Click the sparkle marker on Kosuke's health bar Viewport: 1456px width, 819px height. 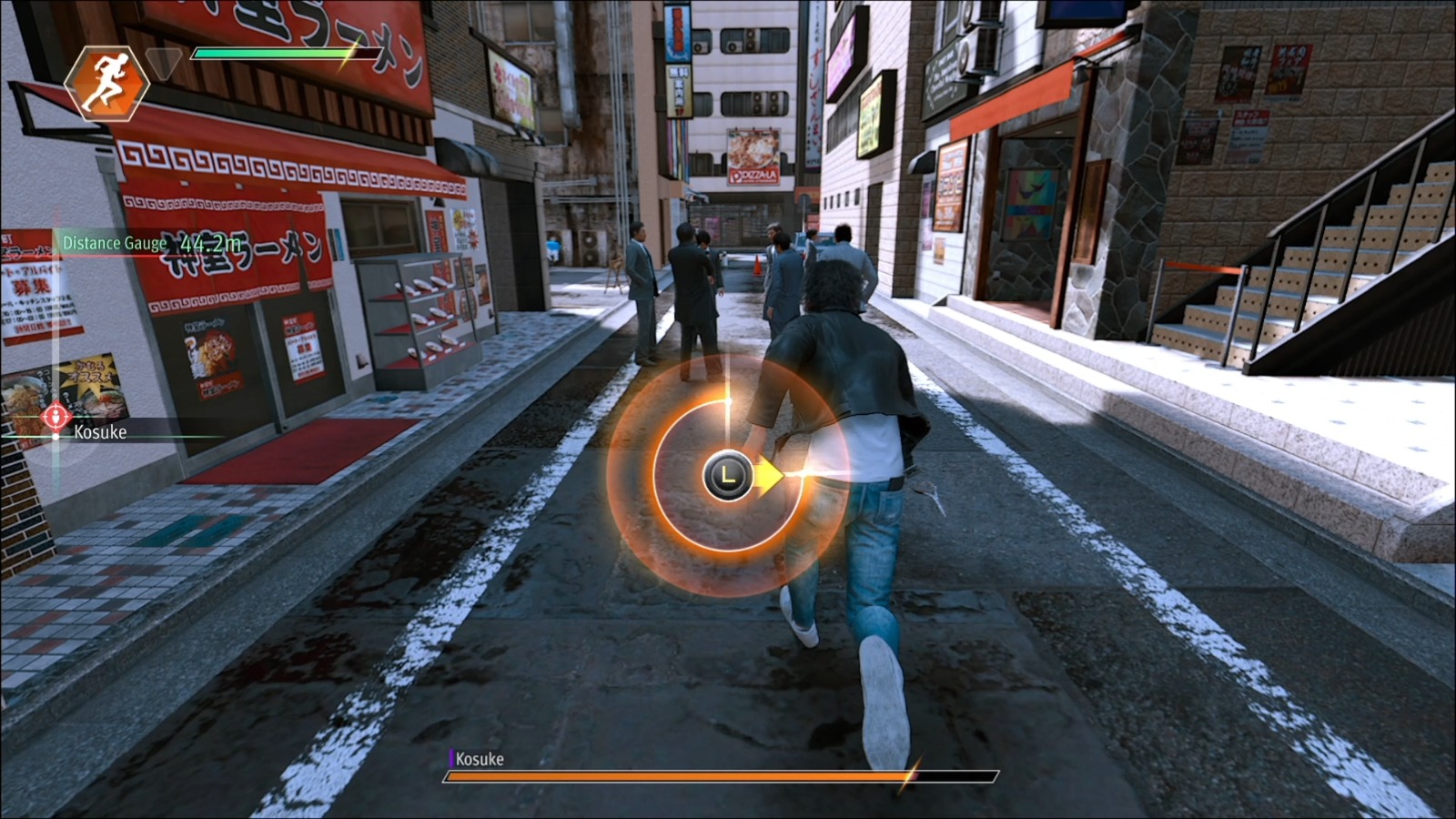tap(910, 776)
